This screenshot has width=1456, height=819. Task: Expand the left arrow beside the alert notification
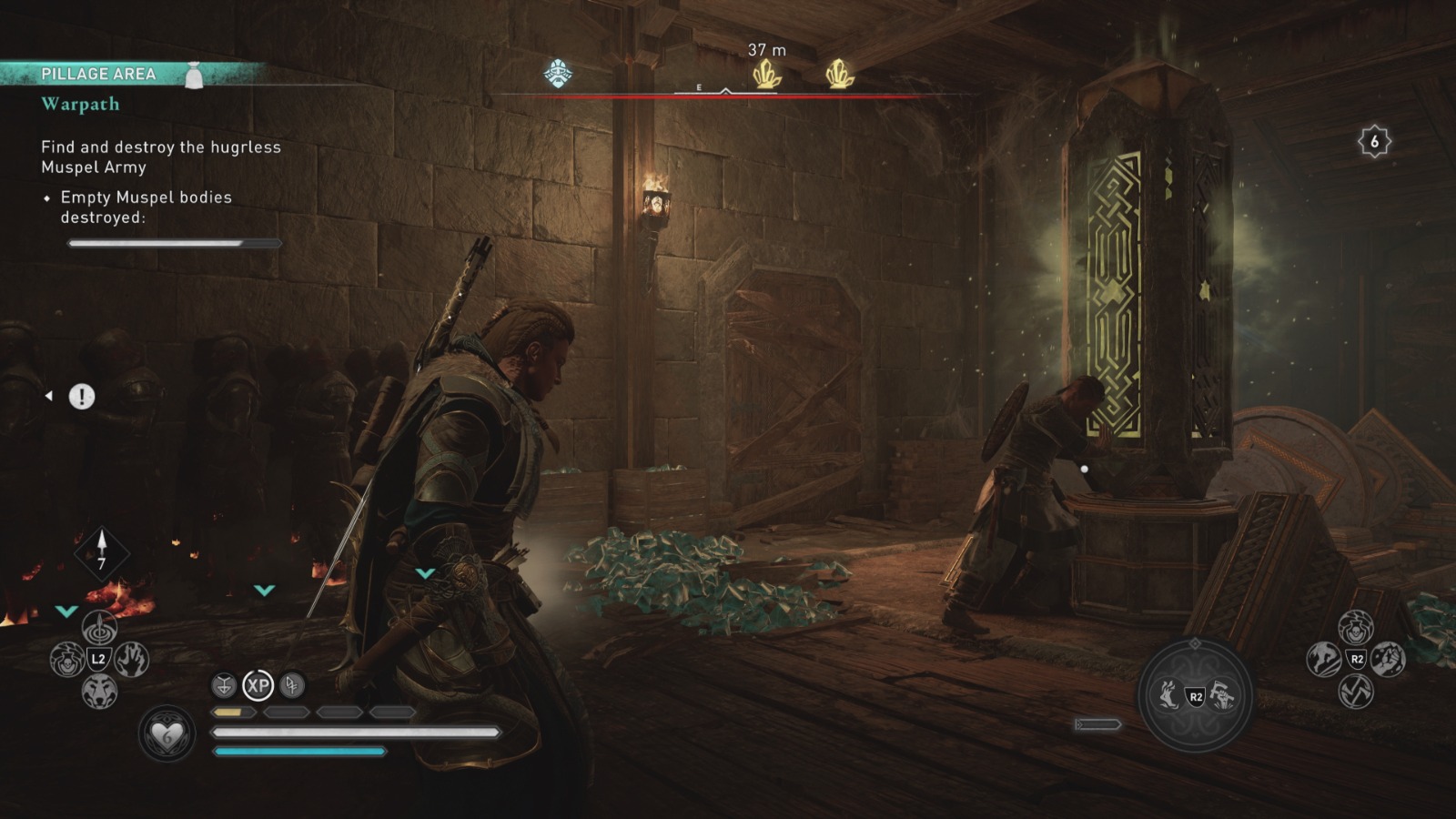click(48, 395)
